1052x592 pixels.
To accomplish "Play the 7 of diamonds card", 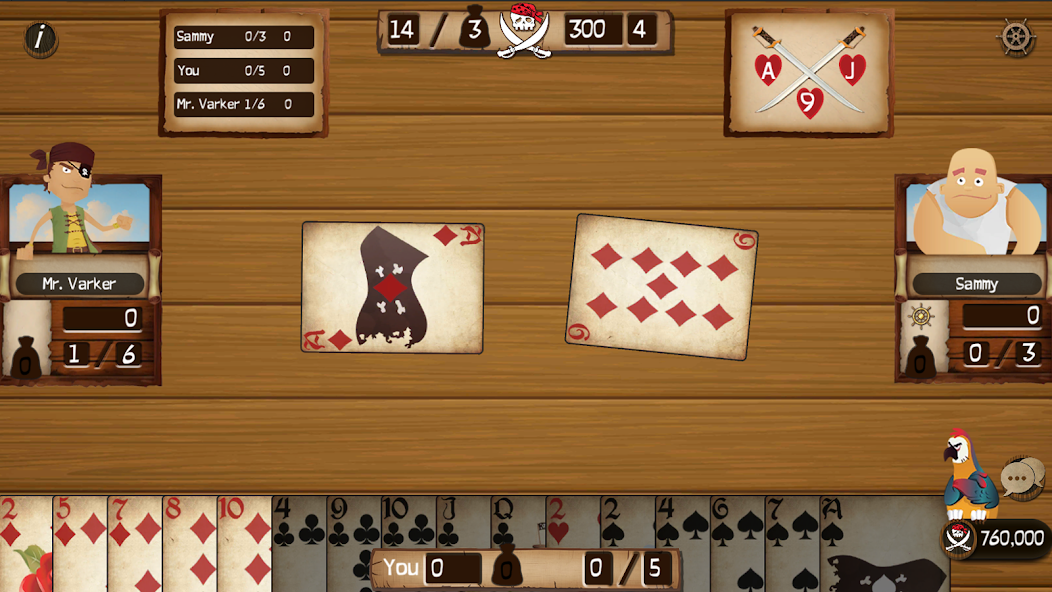I will (x=133, y=540).
